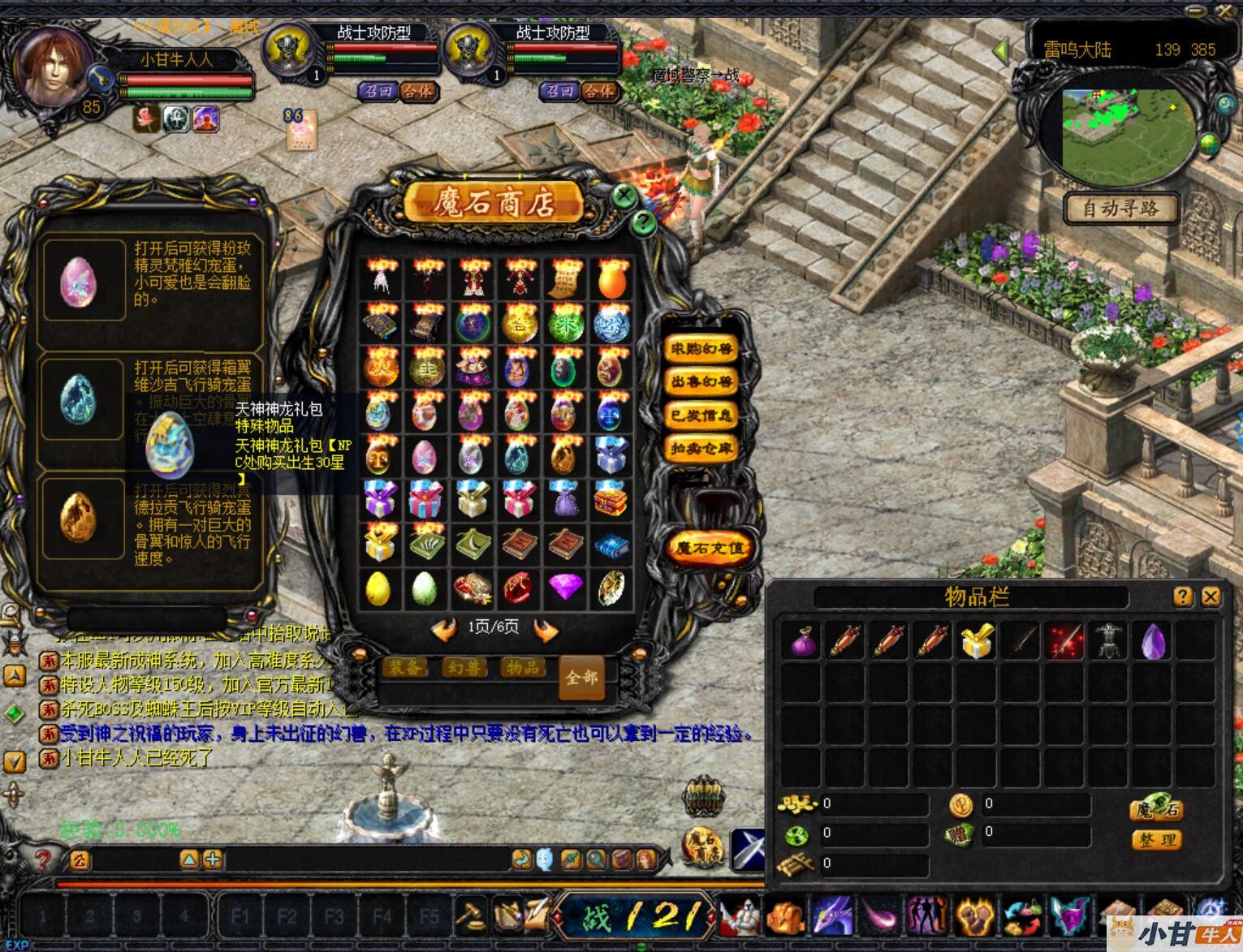Open the shop help question-mark button

click(x=643, y=222)
